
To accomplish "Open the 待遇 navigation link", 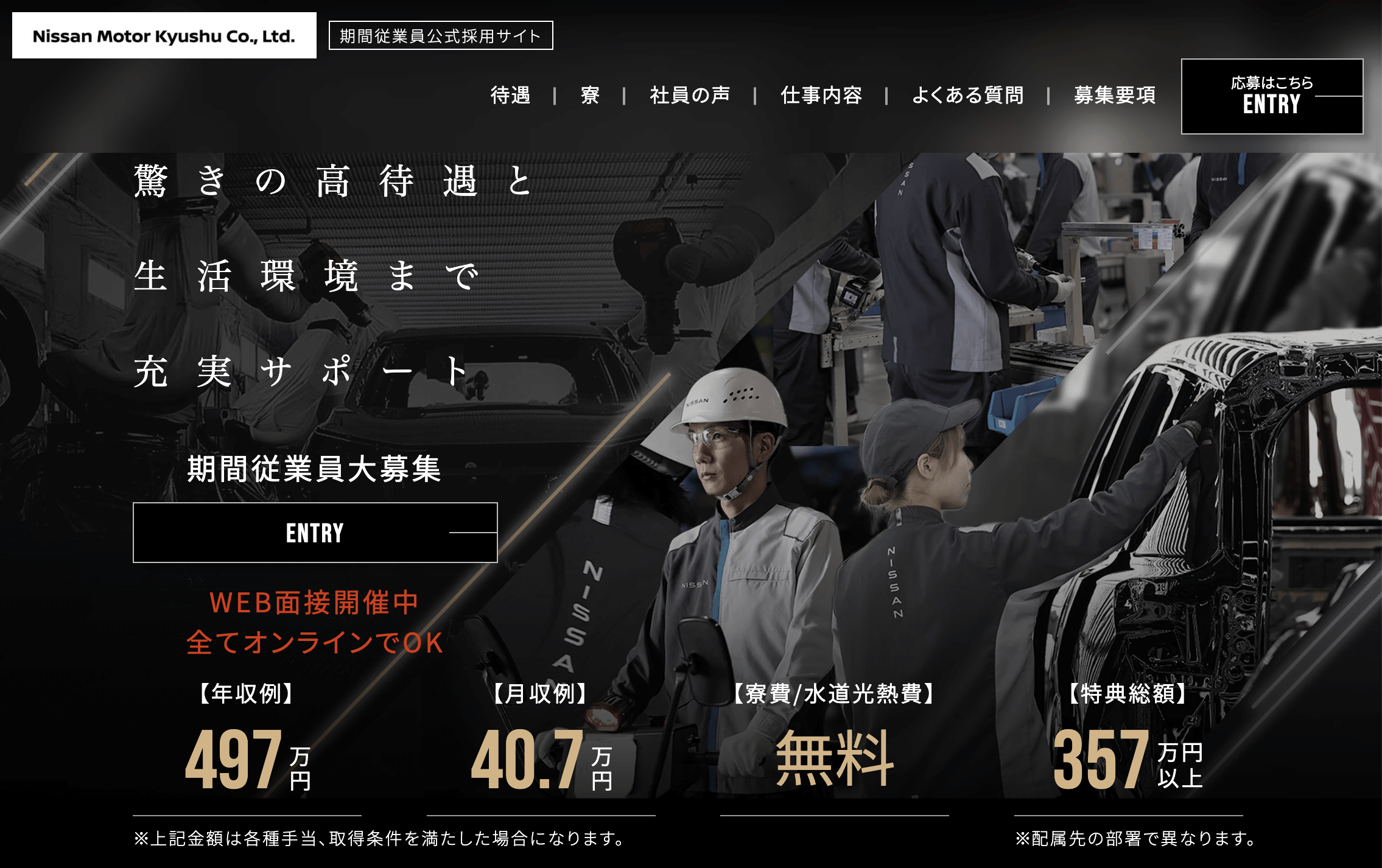I will point(510,96).
